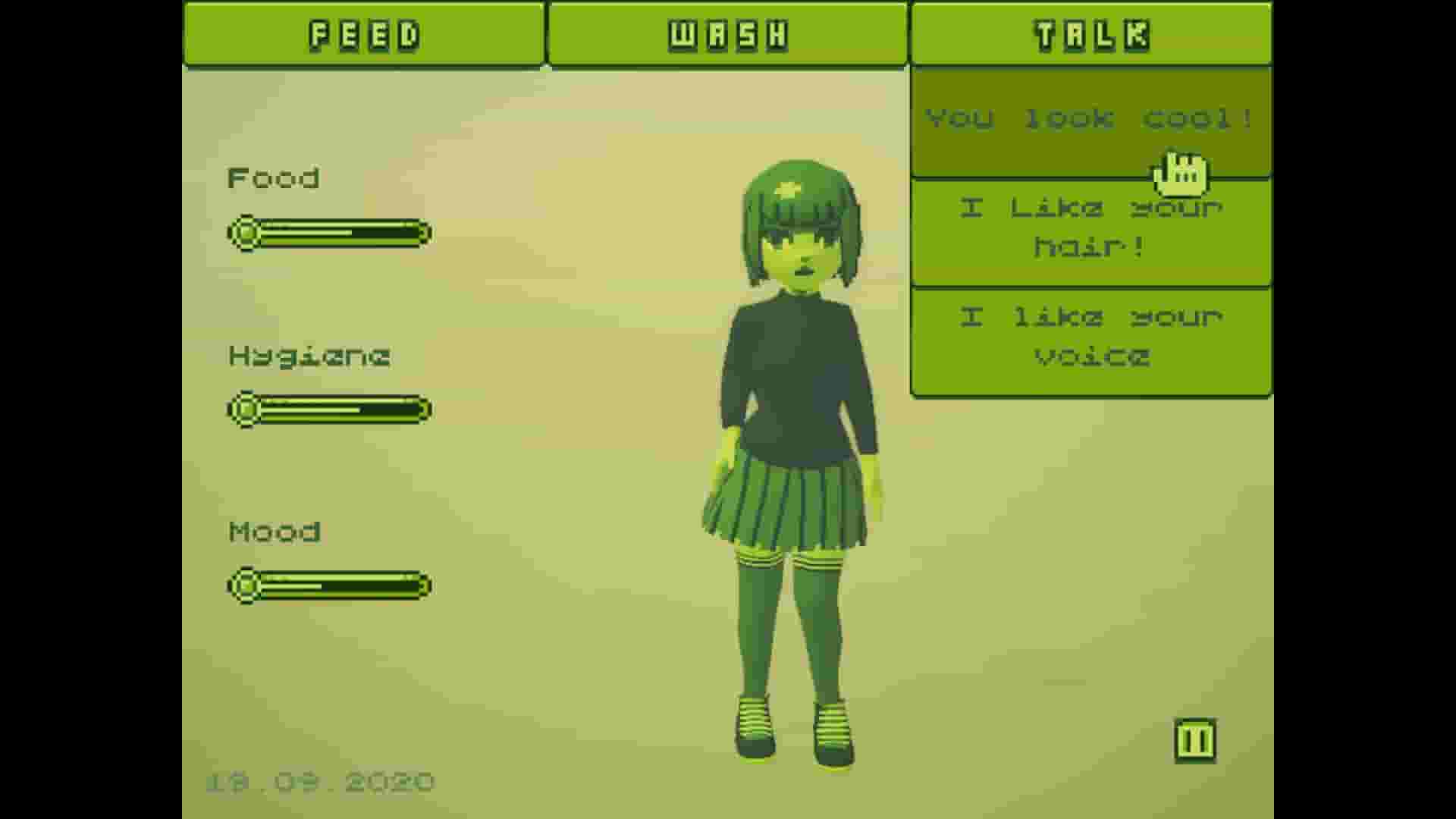Select the WASH tab at the top

726,33
